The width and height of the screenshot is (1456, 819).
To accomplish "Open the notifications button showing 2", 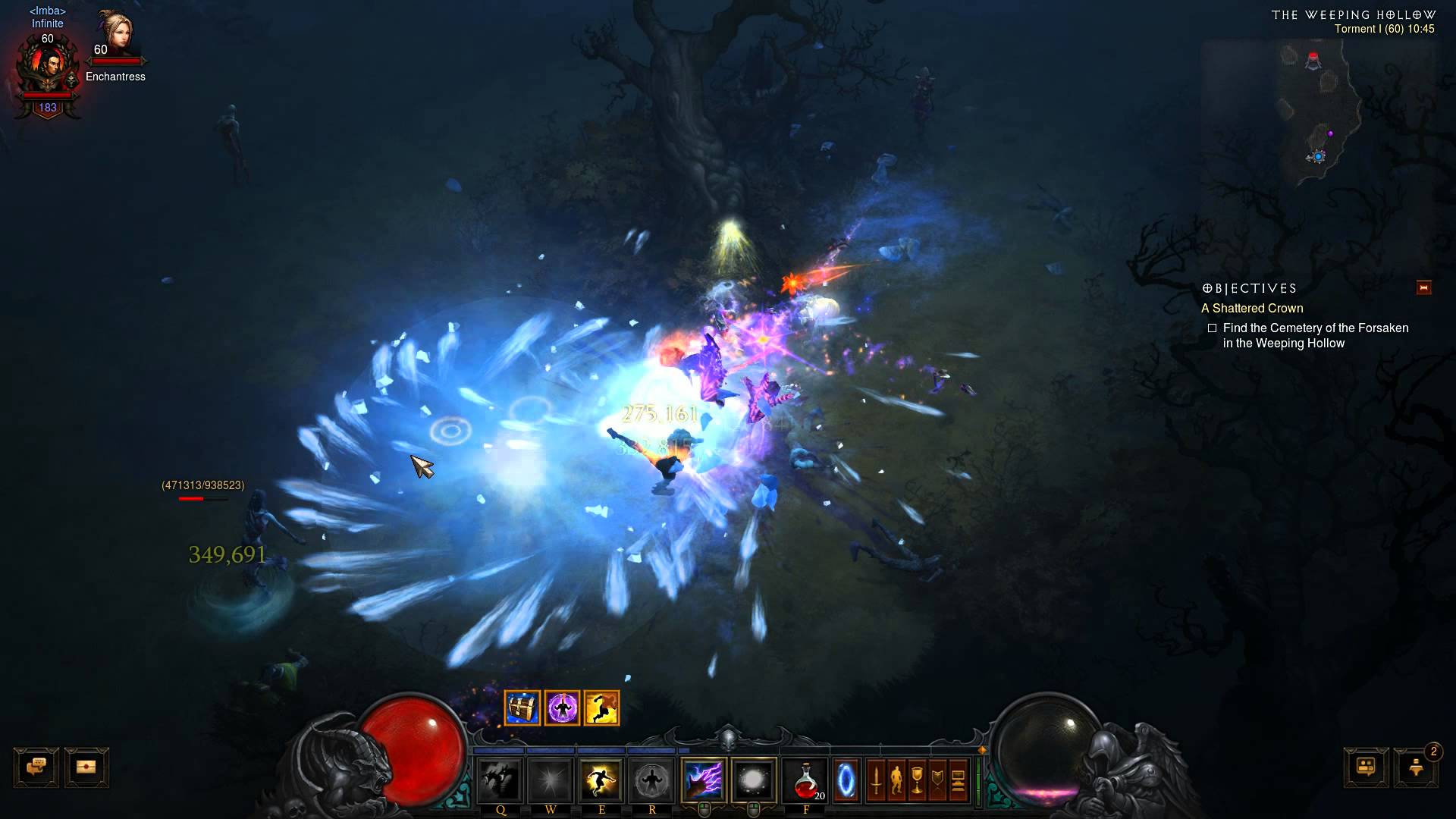I will [1417, 767].
